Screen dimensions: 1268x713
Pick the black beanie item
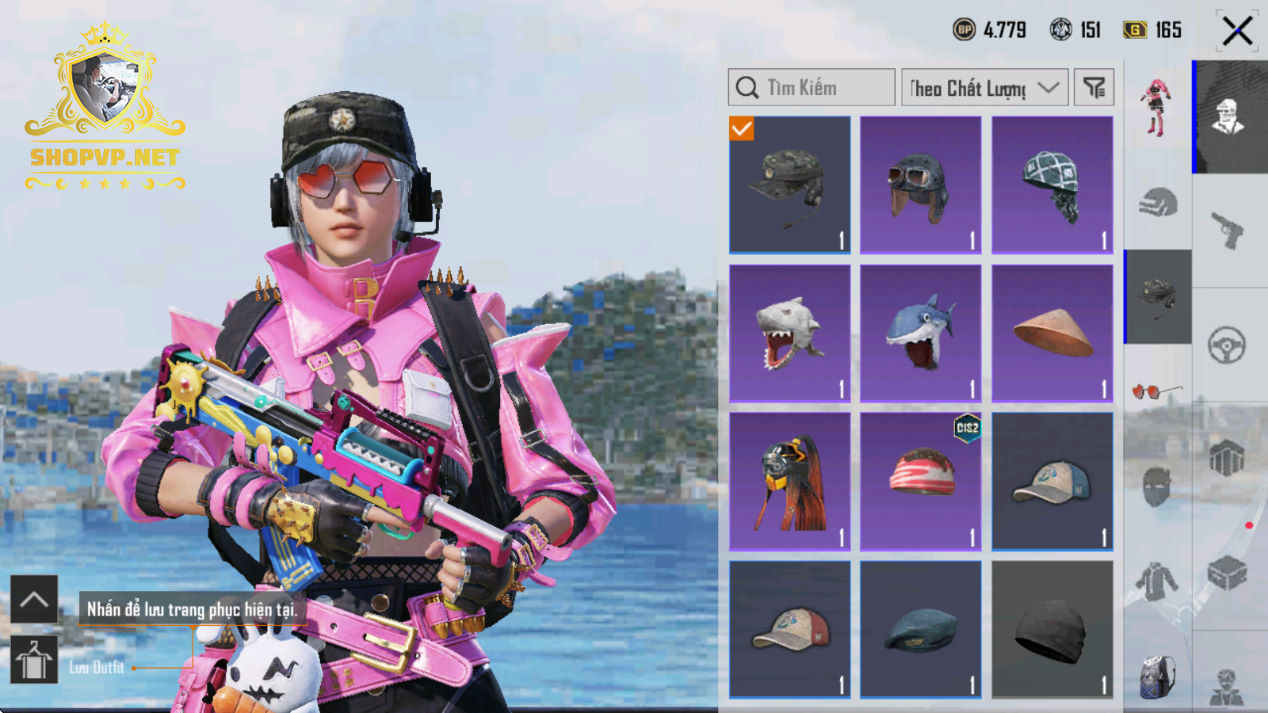tap(1052, 629)
